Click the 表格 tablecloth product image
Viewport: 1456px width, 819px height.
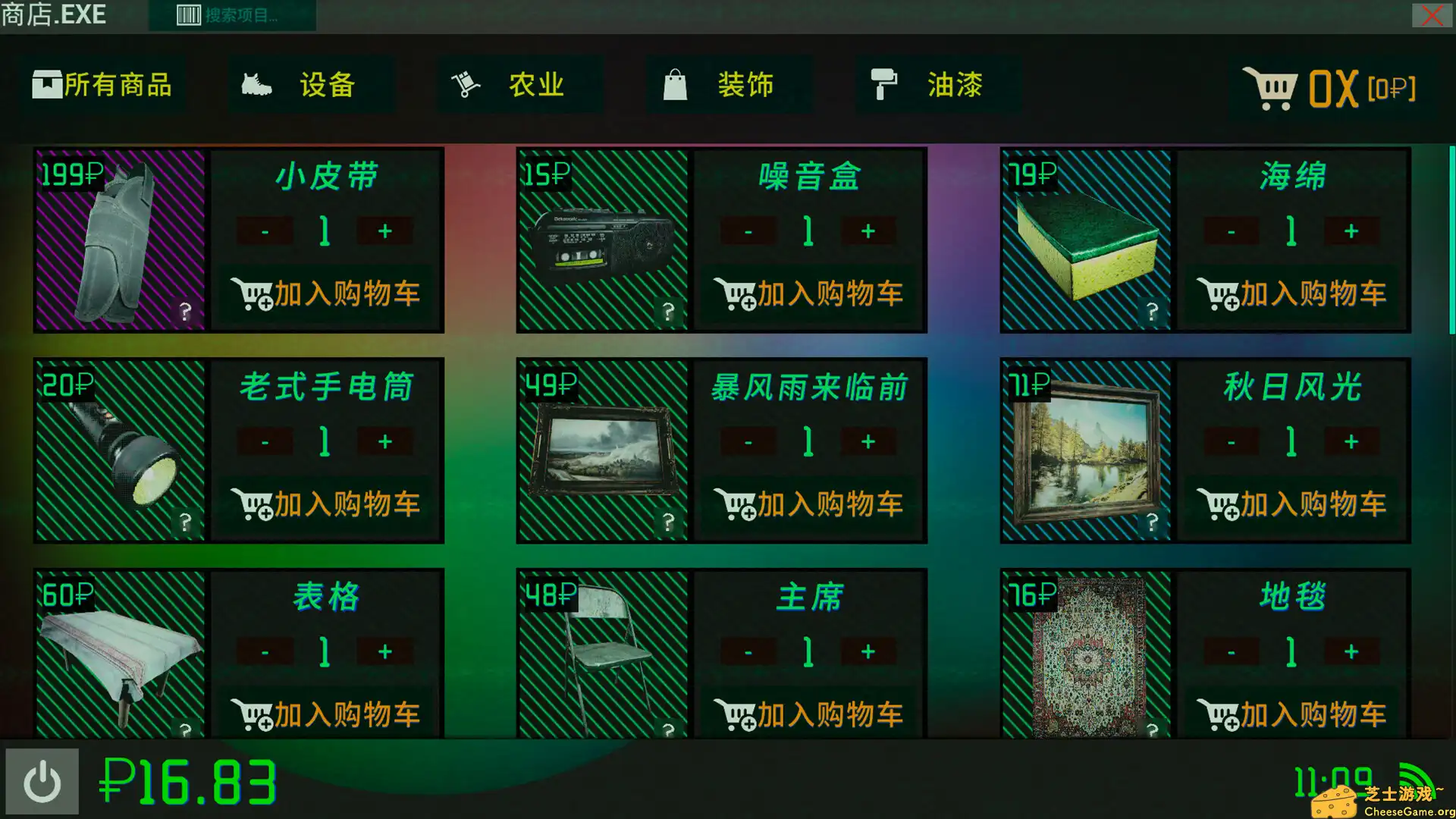click(118, 660)
